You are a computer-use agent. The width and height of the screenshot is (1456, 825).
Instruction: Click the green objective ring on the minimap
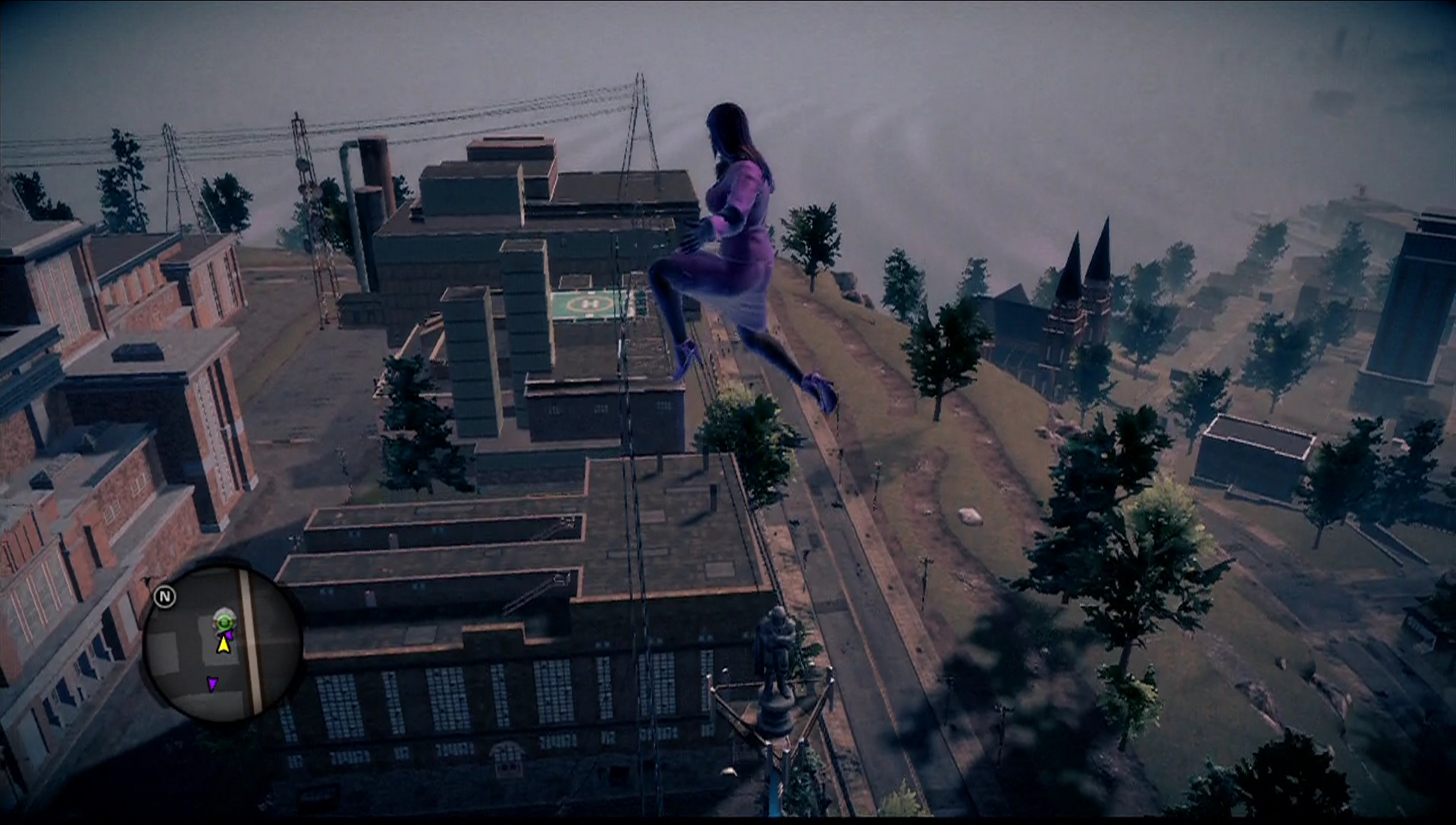(x=224, y=621)
